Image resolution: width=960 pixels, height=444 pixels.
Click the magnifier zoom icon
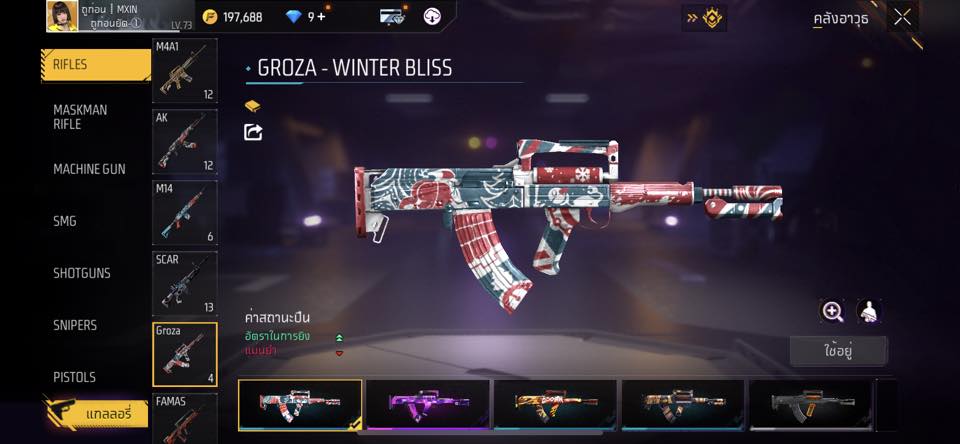coord(832,311)
